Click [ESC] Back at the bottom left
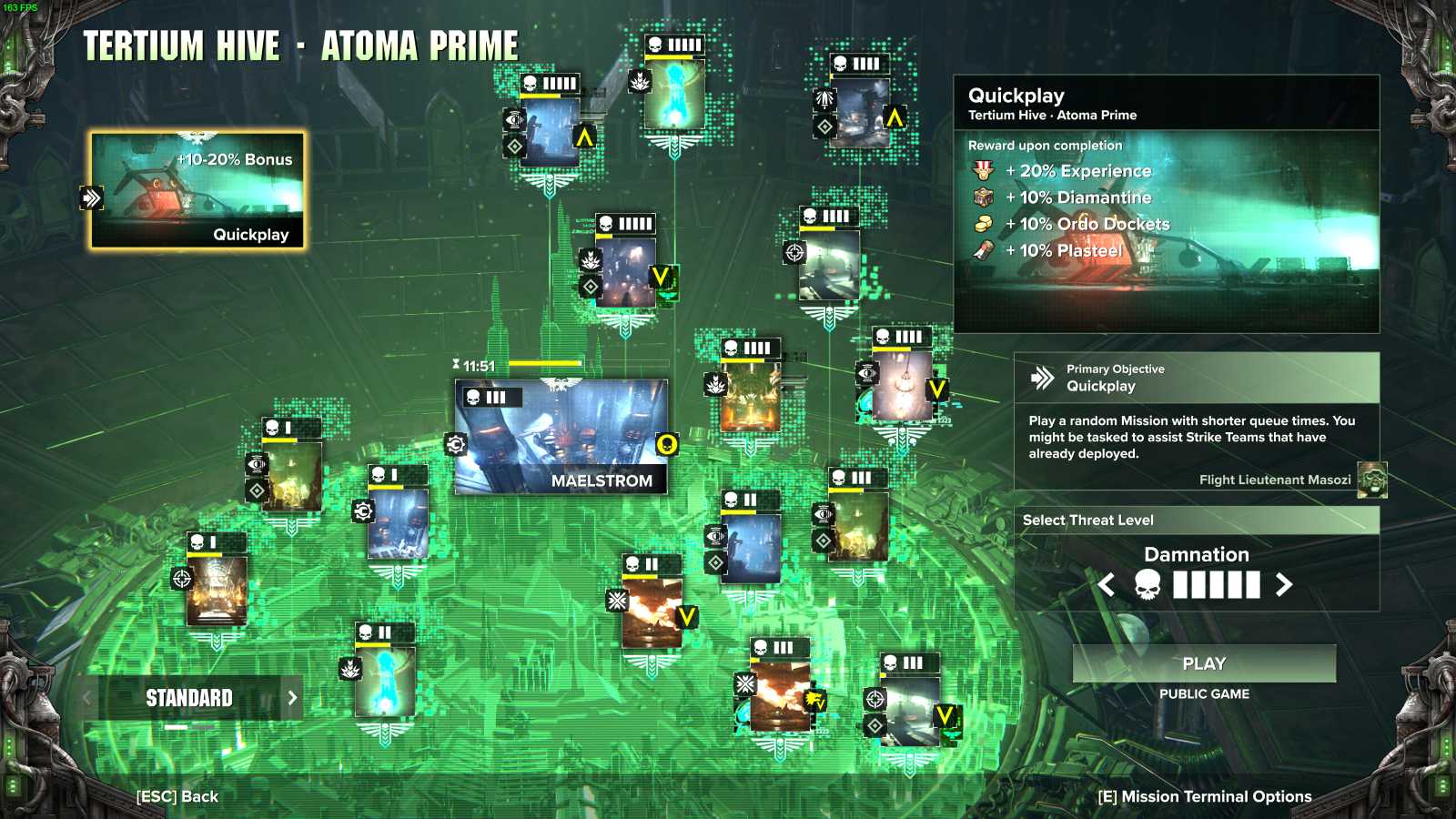This screenshot has height=819, width=1456. click(178, 796)
